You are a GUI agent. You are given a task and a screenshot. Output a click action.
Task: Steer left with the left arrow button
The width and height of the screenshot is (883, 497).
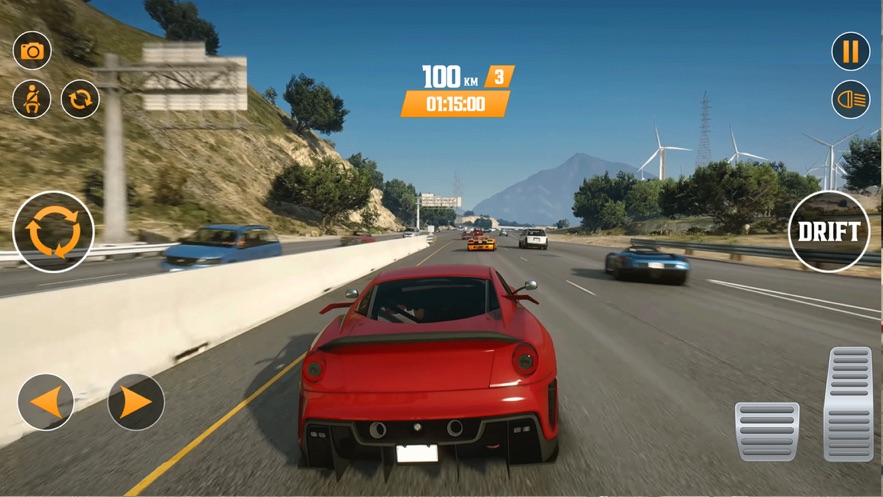coord(46,402)
